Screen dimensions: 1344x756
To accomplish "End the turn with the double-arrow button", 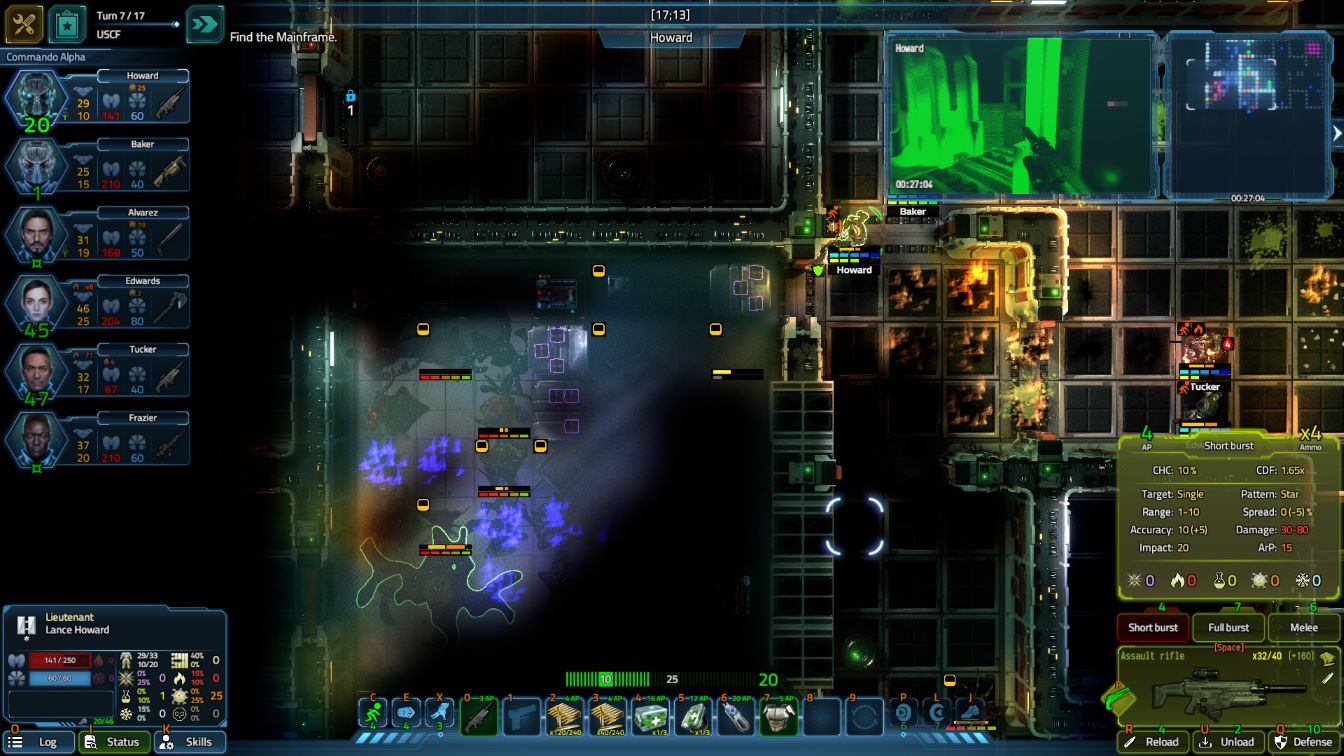I will pos(204,24).
